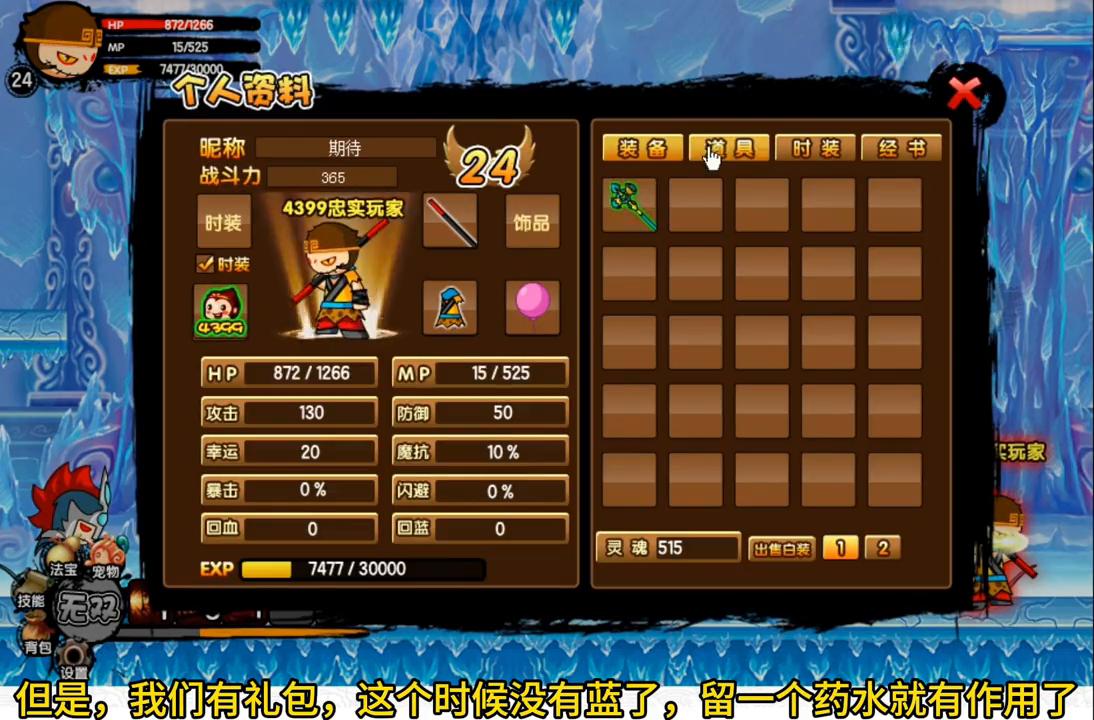Select the 4399 costume avatar slot
The width and height of the screenshot is (1094, 720).
tap(221, 311)
